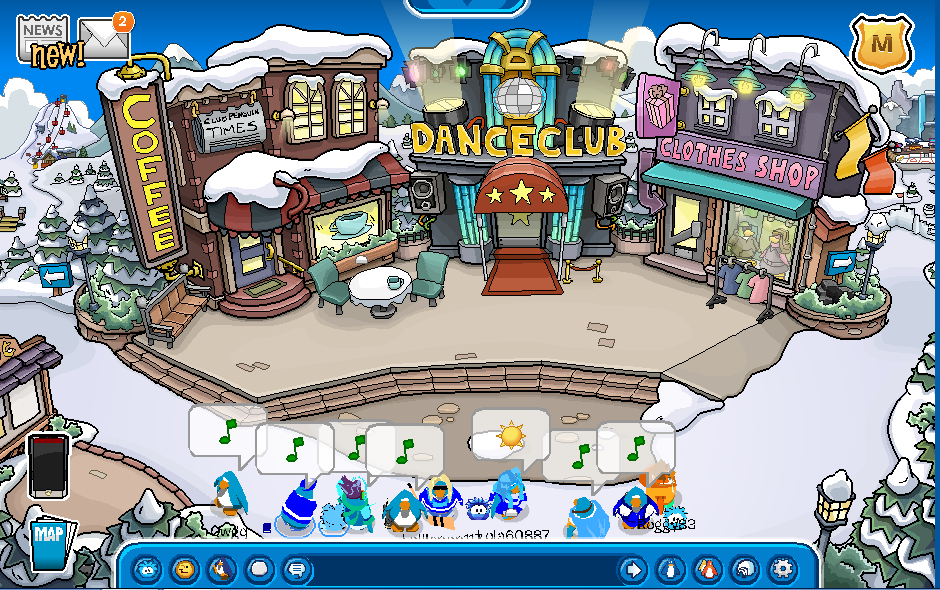Screen dimensions: 940x590
Task: Click the gold moderator M badge
Action: point(881,43)
